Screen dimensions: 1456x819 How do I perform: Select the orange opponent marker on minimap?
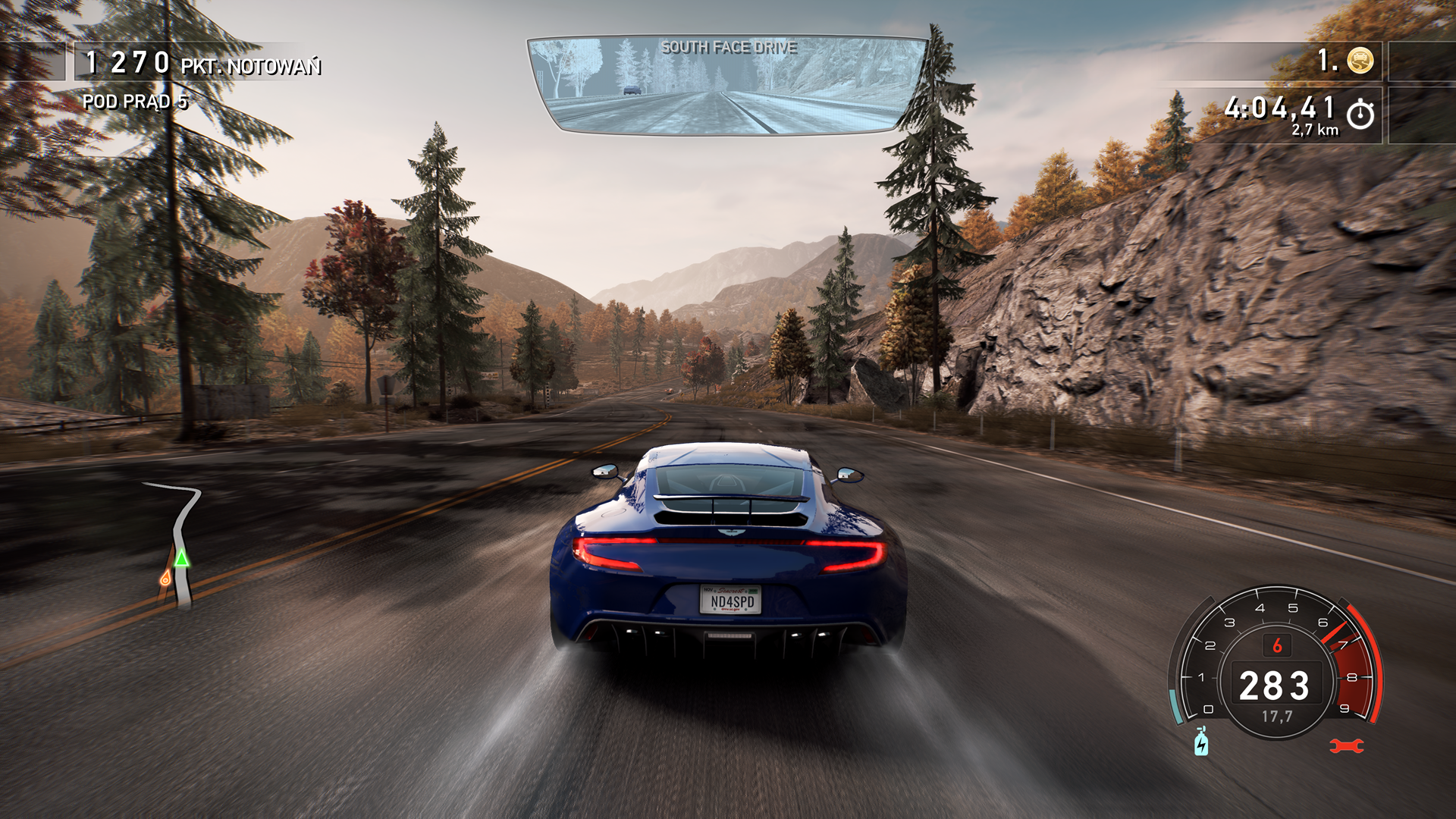[165, 579]
